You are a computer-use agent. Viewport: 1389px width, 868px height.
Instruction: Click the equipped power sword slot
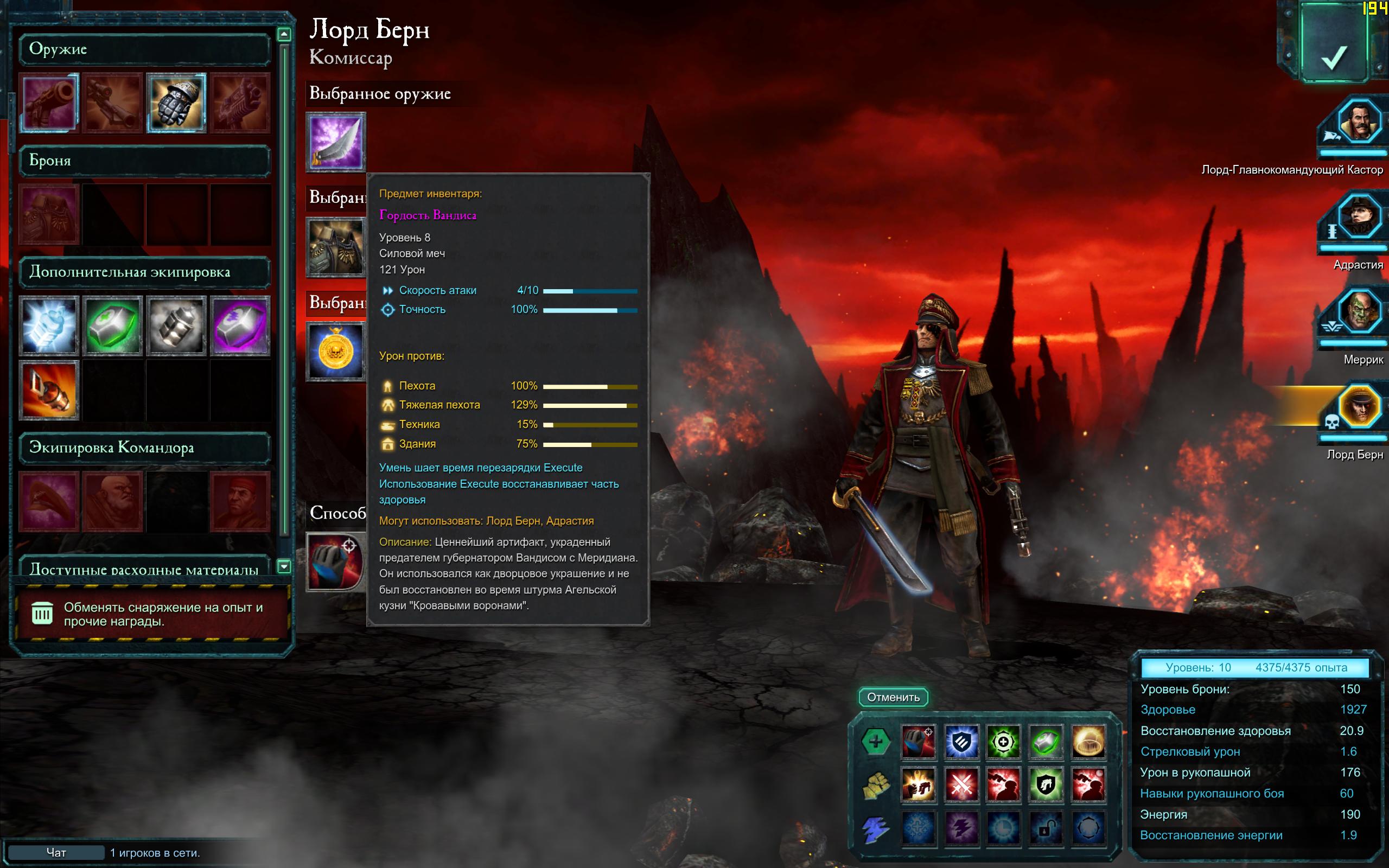(x=336, y=142)
